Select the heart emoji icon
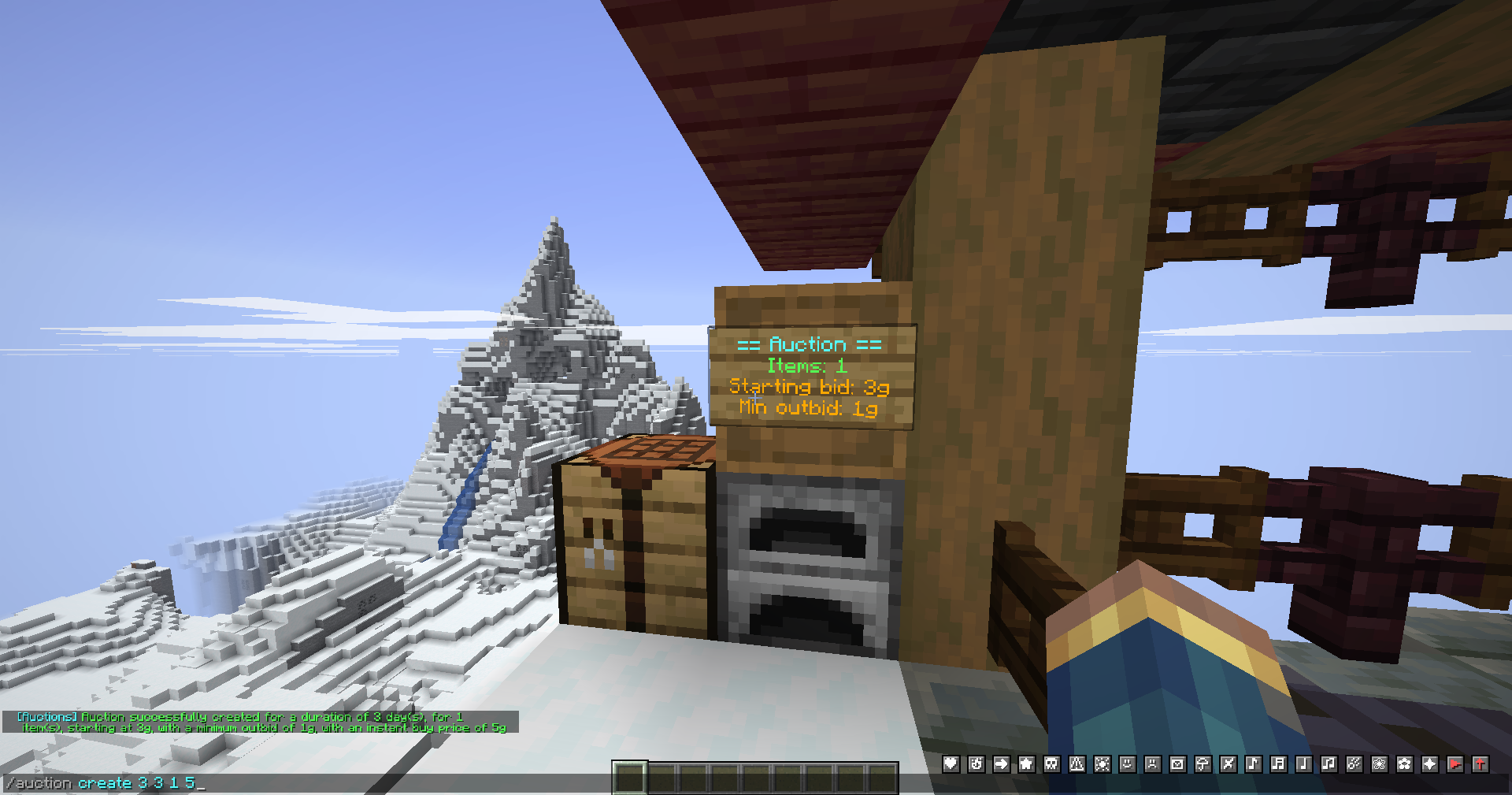 coord(950,764)
